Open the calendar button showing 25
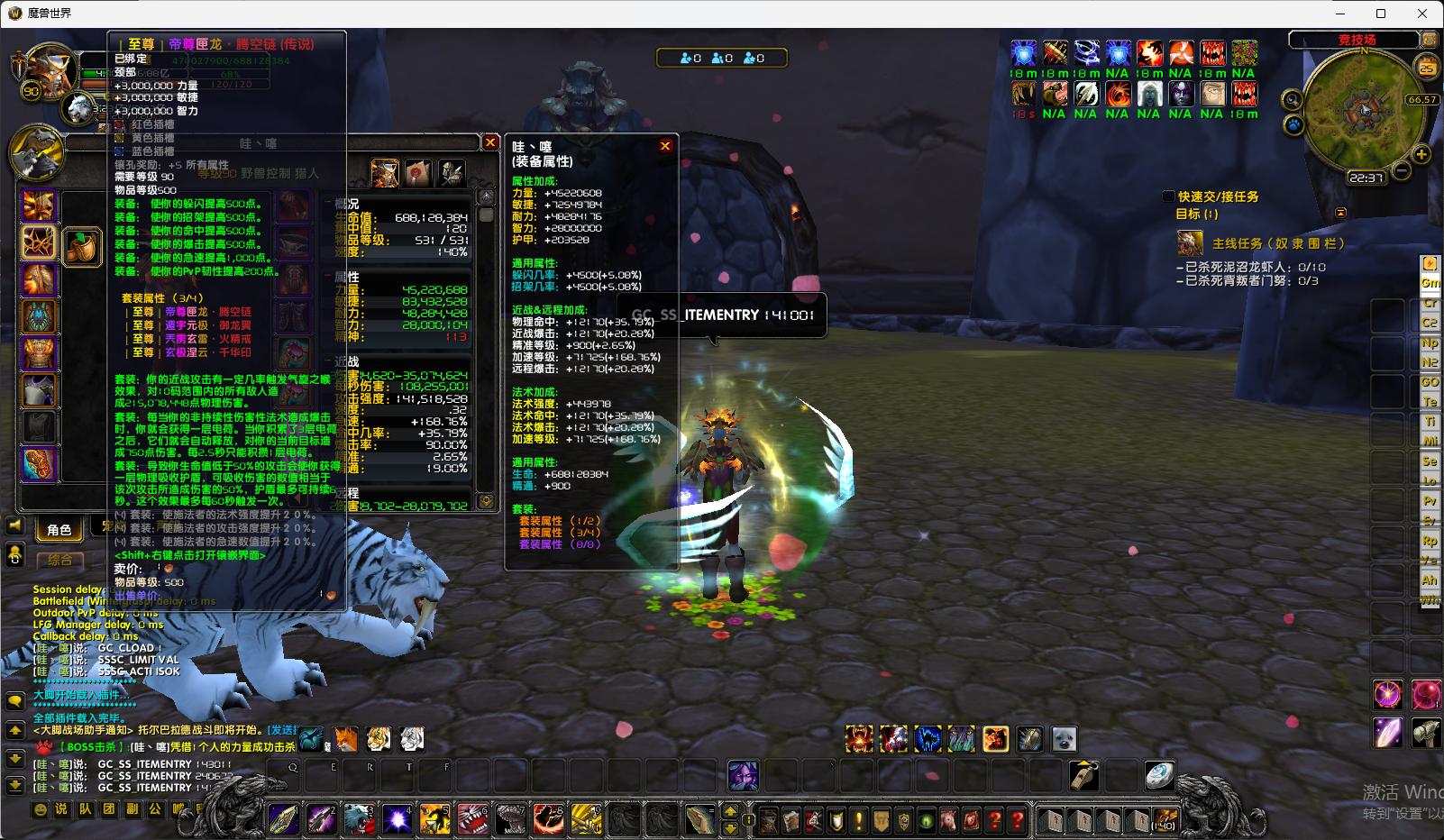This screenshot has height=840, width=1444. coord(1426,68)
